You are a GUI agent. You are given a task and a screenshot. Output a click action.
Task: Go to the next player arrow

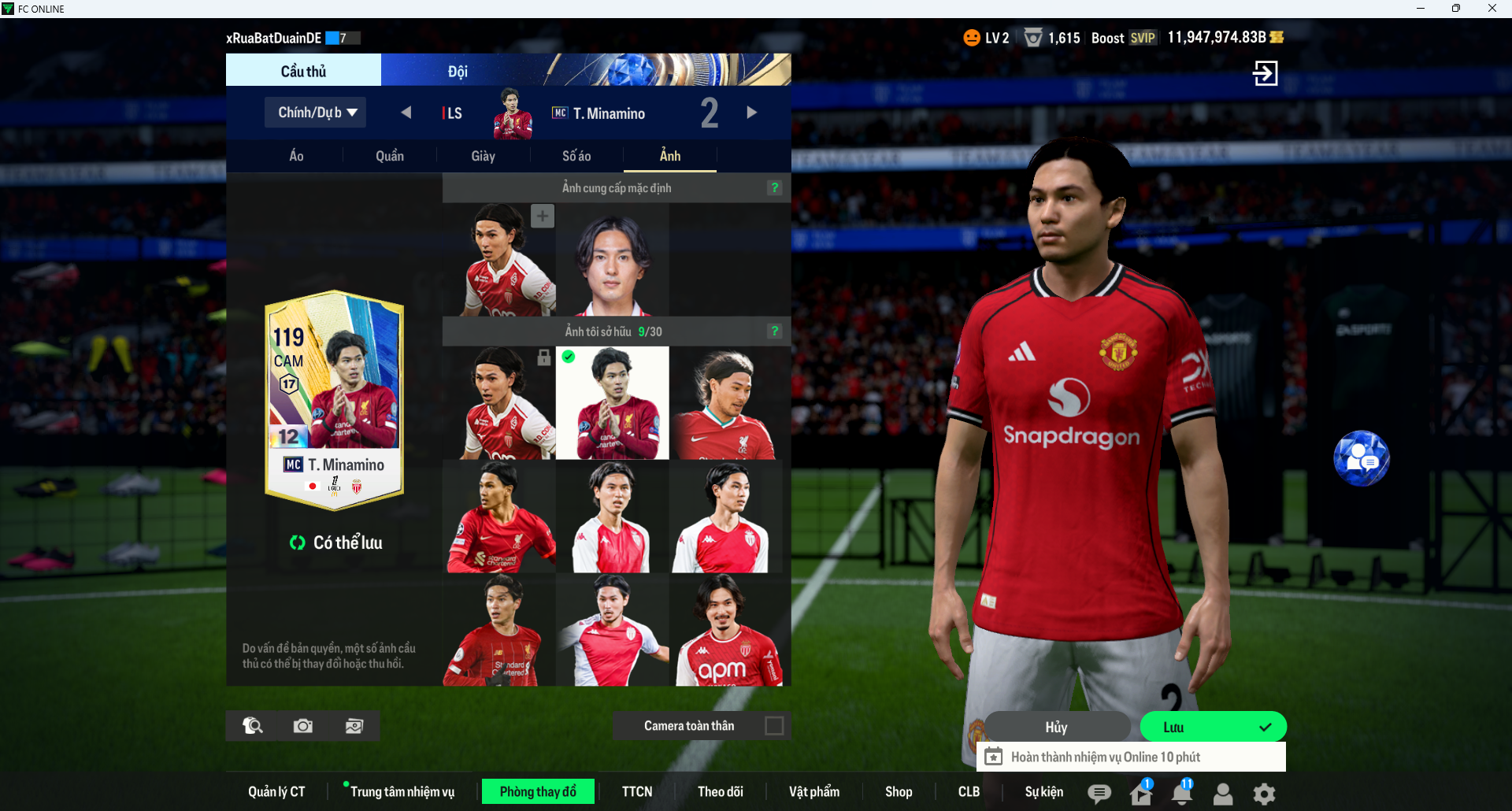[x=751, y=113]
